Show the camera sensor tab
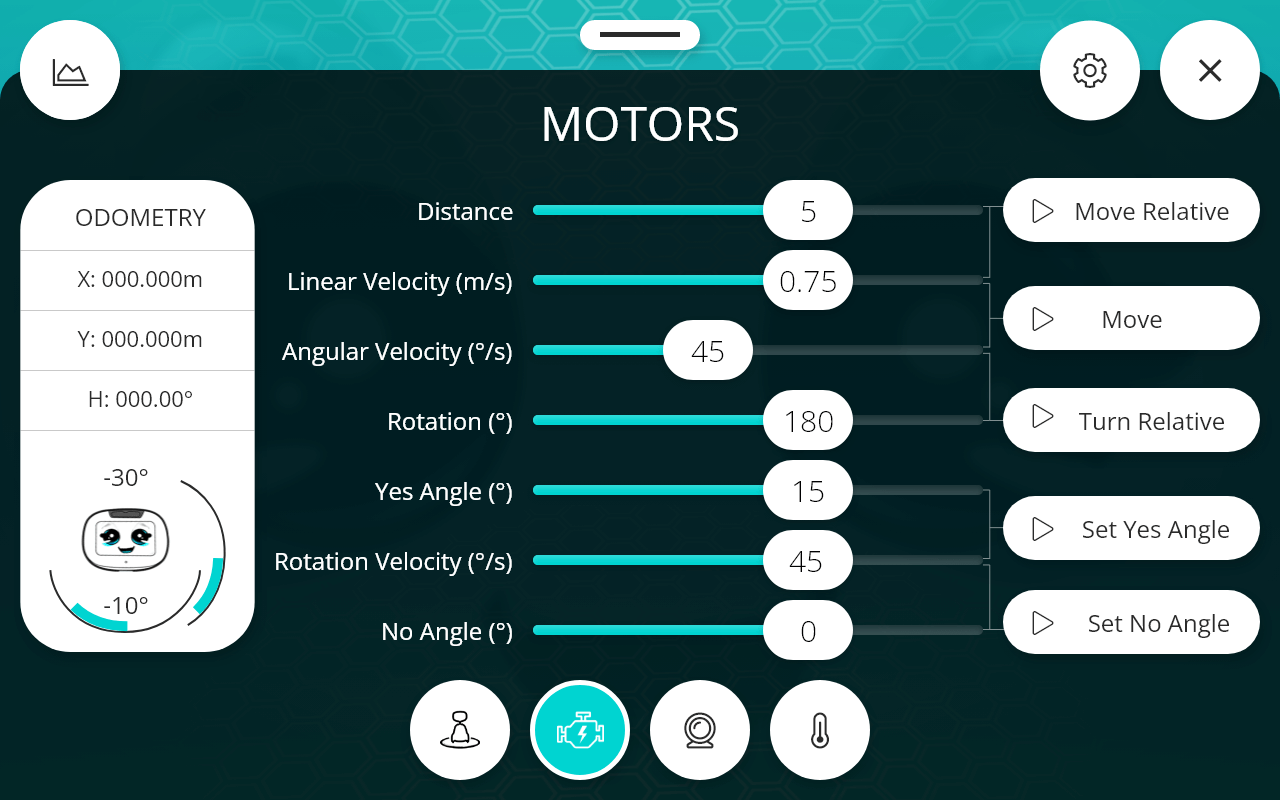Screen dimensions: 1280x800 700,730
